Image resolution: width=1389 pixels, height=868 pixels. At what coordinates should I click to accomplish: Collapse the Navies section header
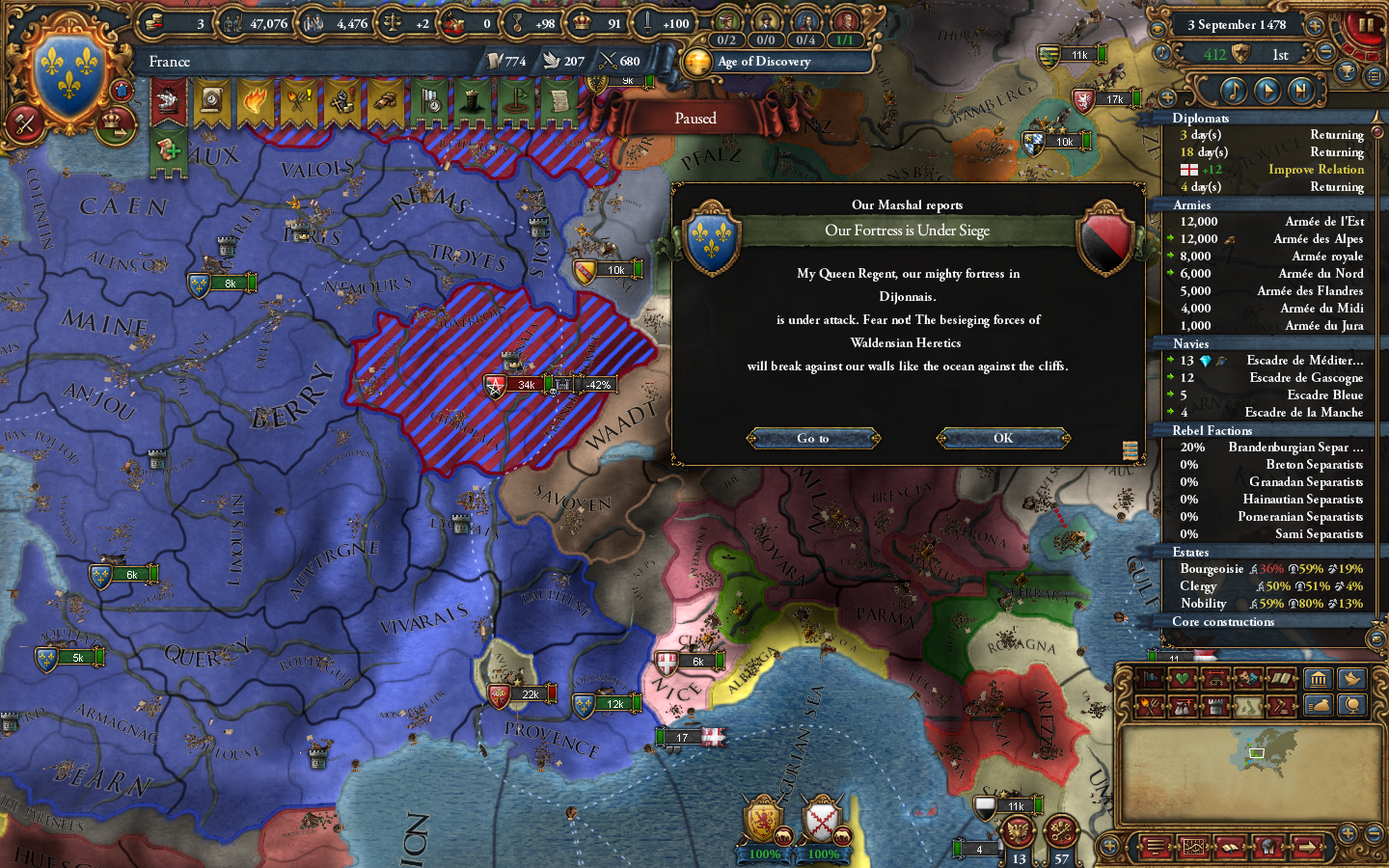(1190, 343)
